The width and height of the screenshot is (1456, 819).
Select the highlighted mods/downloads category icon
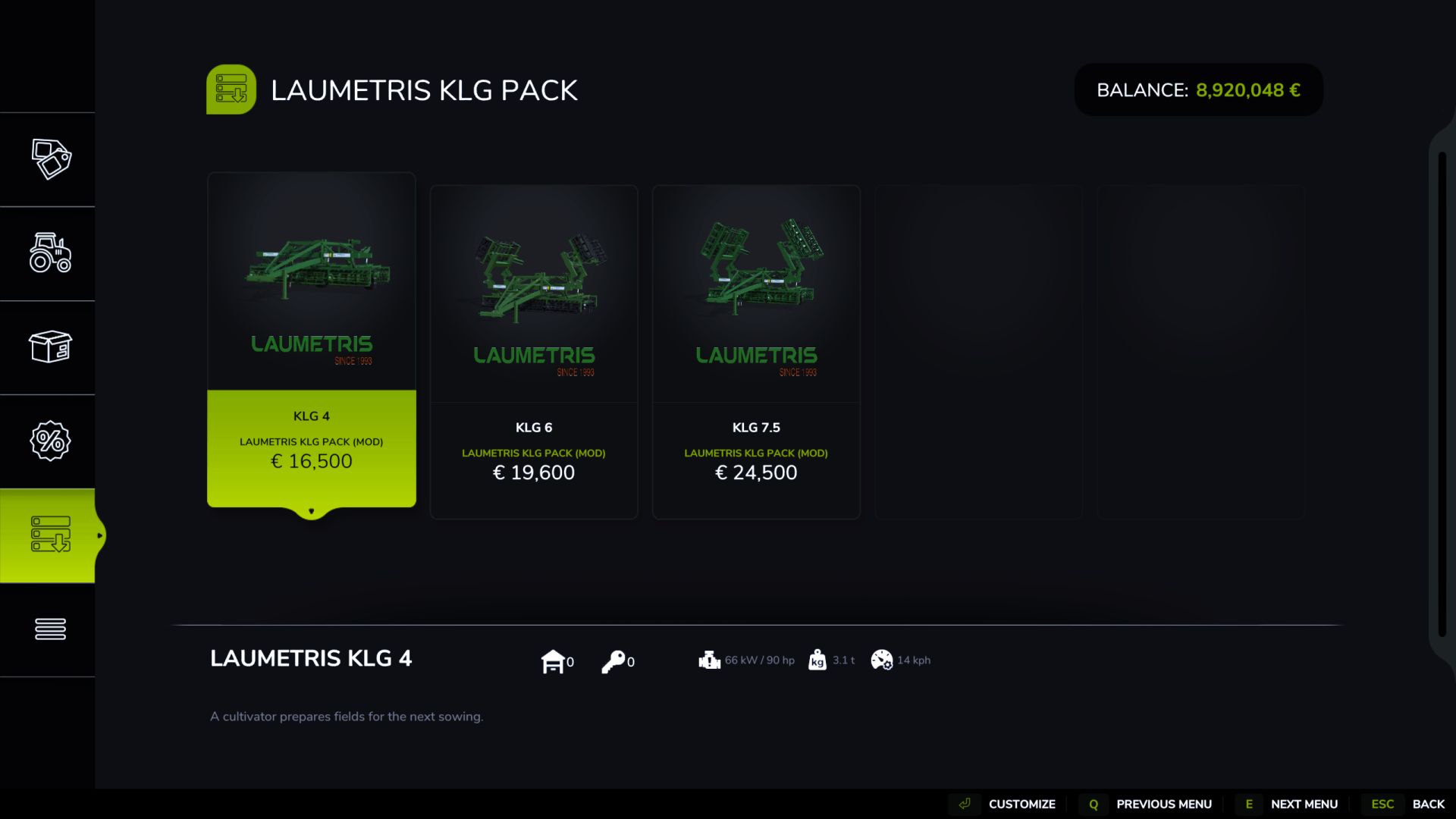(50, 535)
